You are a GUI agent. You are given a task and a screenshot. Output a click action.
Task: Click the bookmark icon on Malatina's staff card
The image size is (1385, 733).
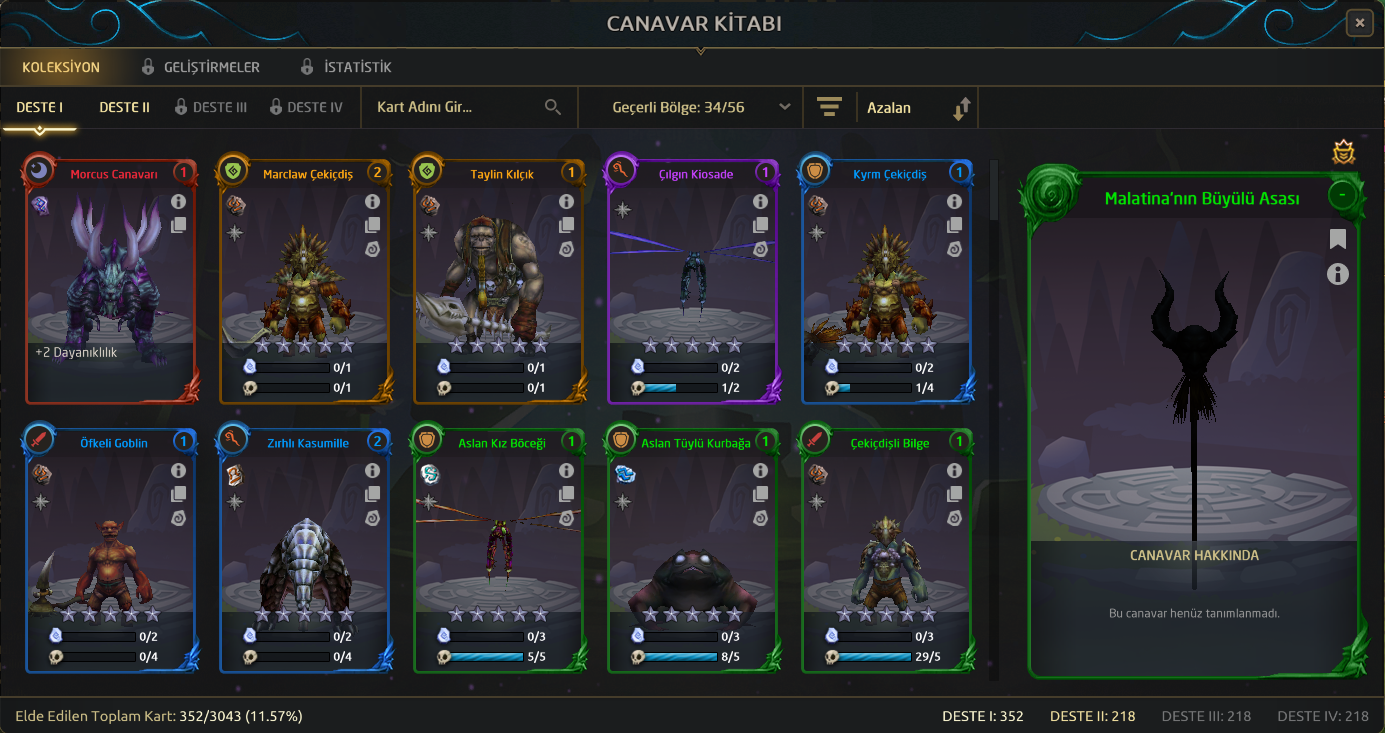coord(1338,239)
